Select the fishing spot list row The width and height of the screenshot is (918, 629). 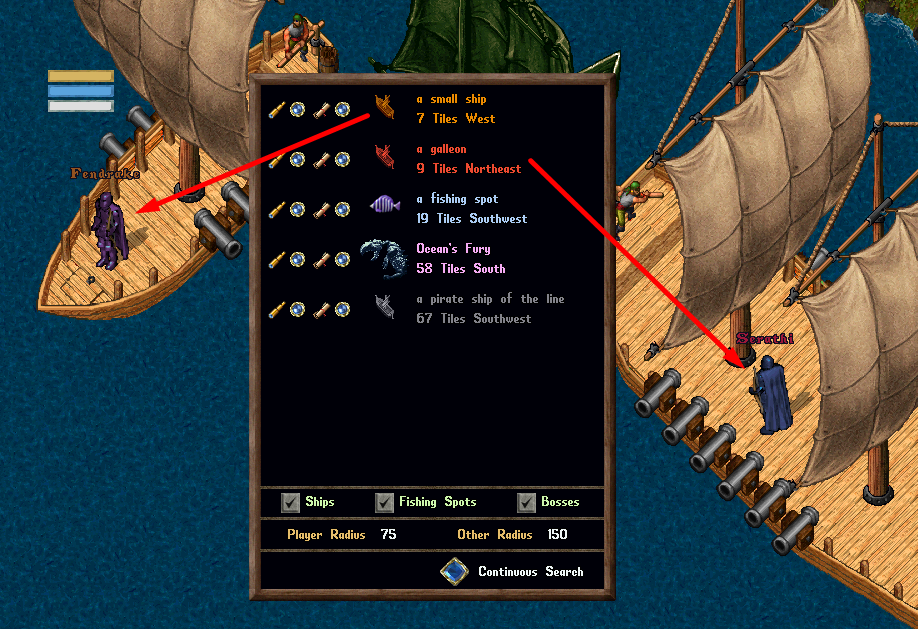(x=471, y=209)
